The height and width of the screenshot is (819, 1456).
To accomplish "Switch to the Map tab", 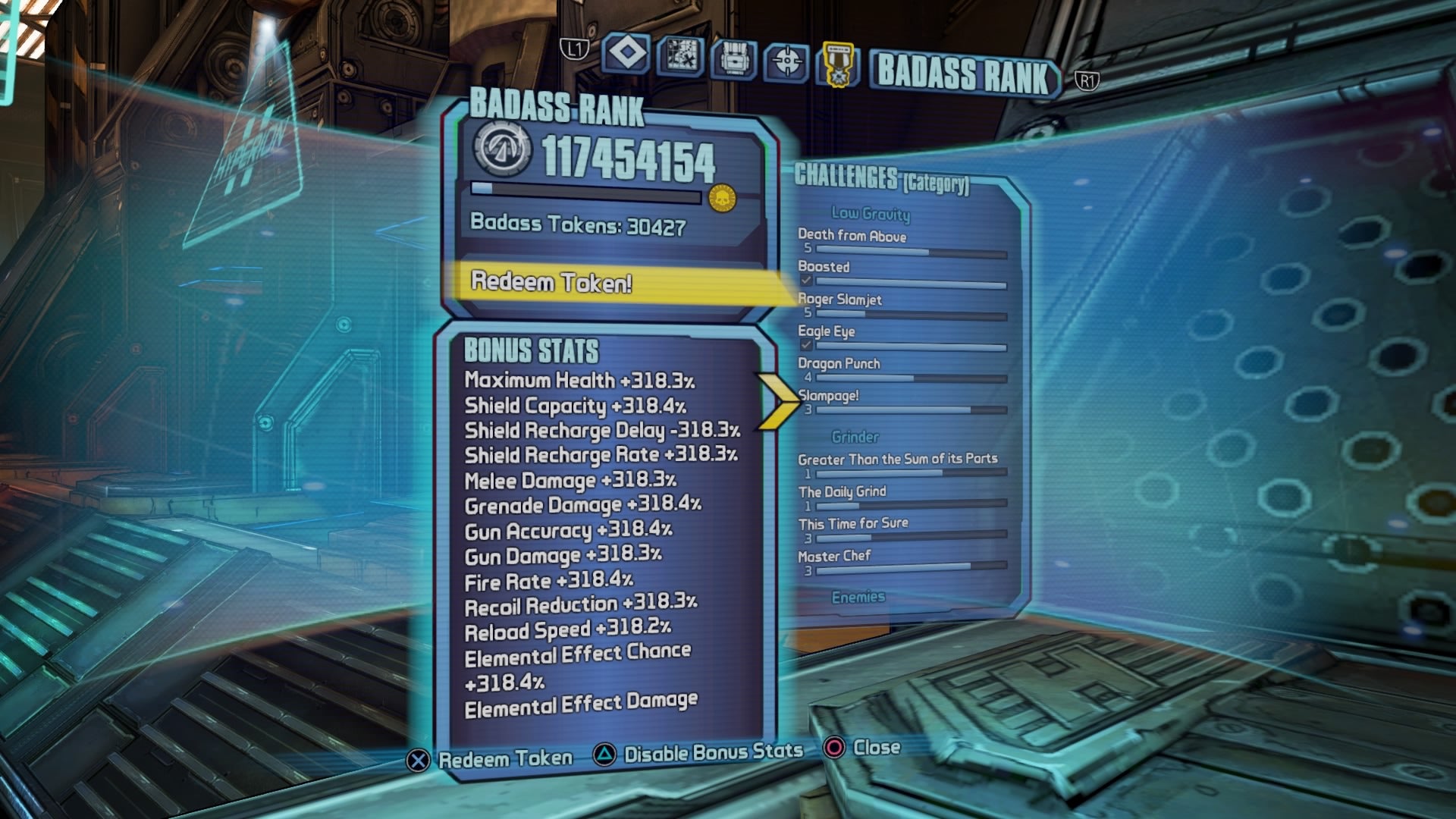I will pyautogui.click(x=680, y=56).
